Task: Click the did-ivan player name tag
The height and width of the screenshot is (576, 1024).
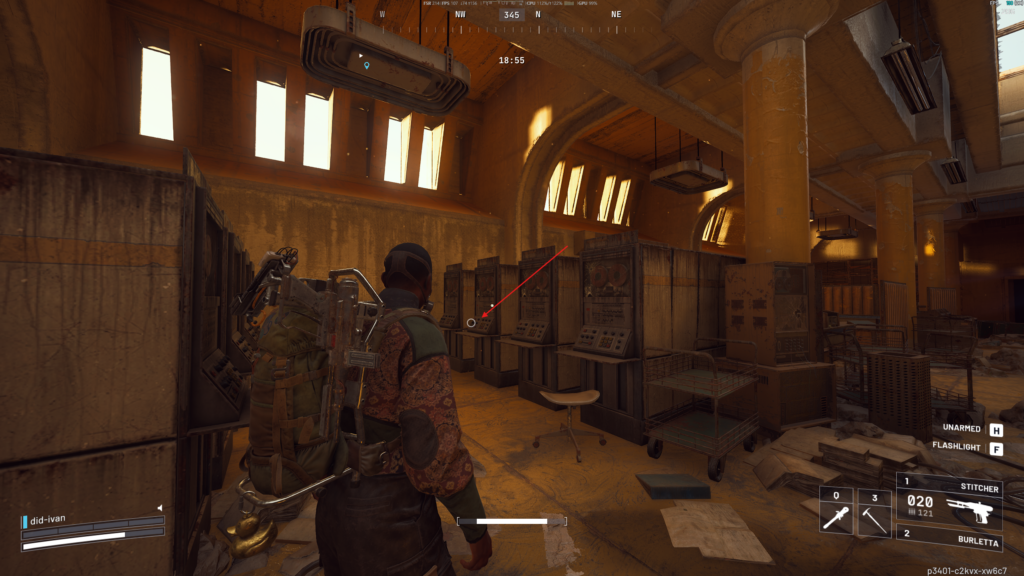Action: pos(48,519)
